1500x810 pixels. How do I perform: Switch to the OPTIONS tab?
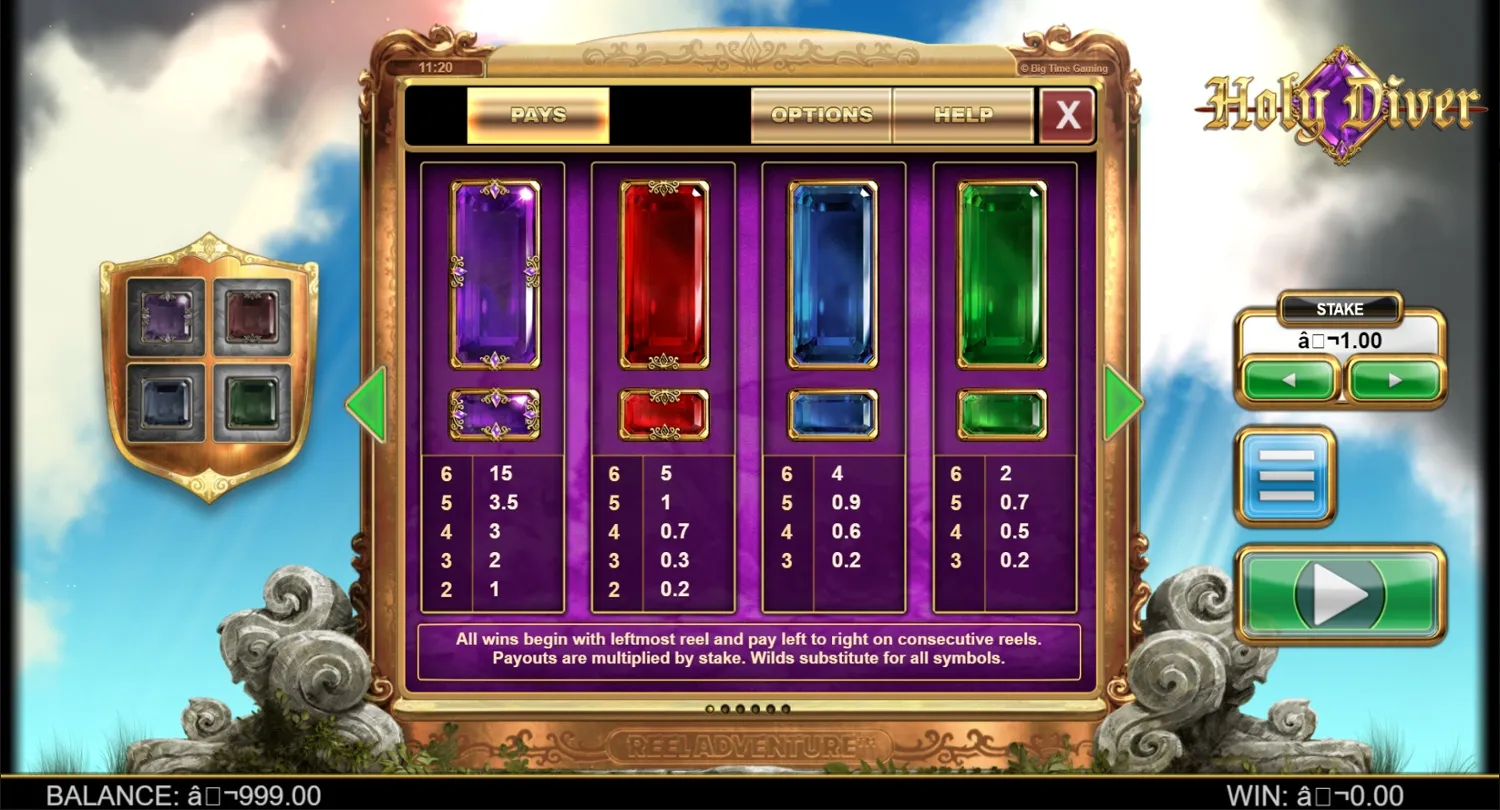tap(820, 115)
